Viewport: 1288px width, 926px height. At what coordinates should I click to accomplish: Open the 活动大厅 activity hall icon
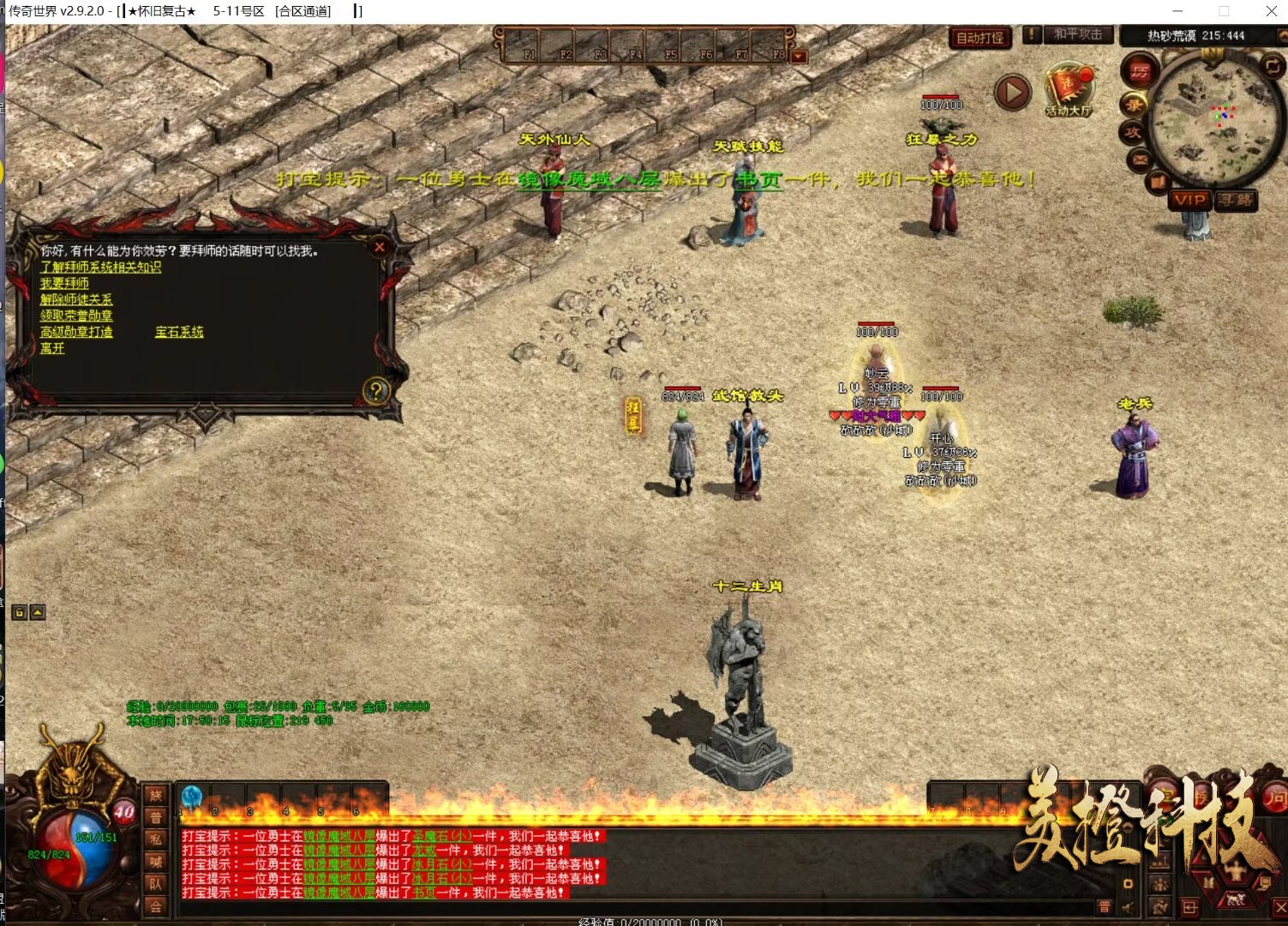tap(1068, 91)
